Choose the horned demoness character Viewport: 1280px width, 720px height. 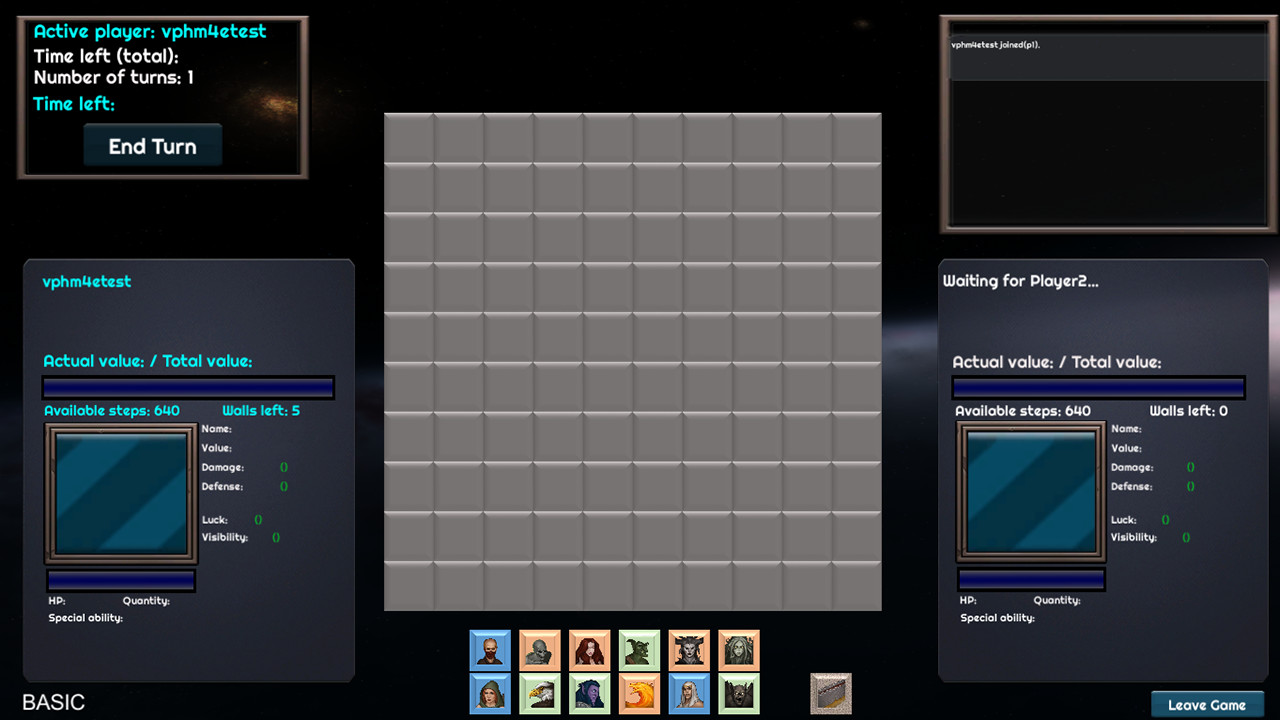click(x=689, y=650)
